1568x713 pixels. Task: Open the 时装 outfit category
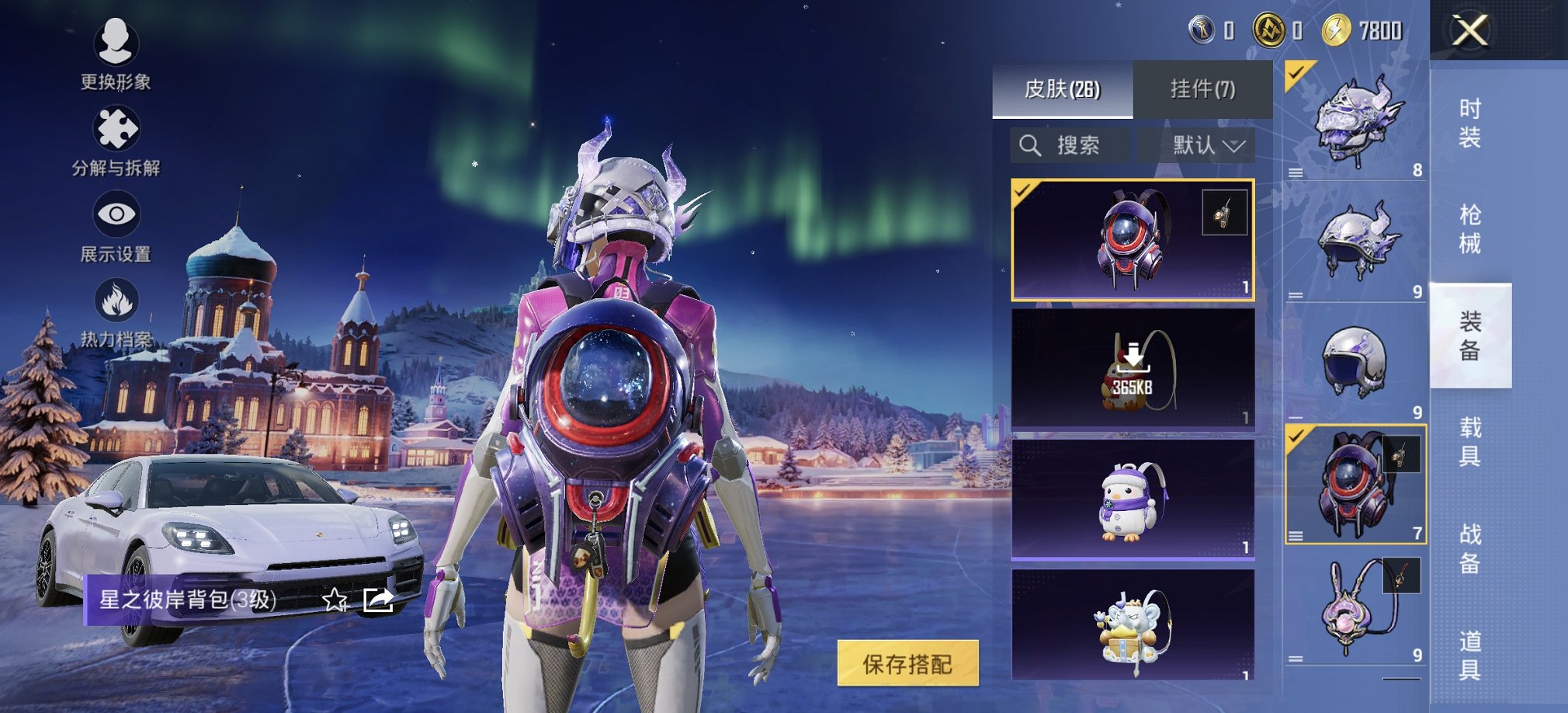coord(1469,123)
